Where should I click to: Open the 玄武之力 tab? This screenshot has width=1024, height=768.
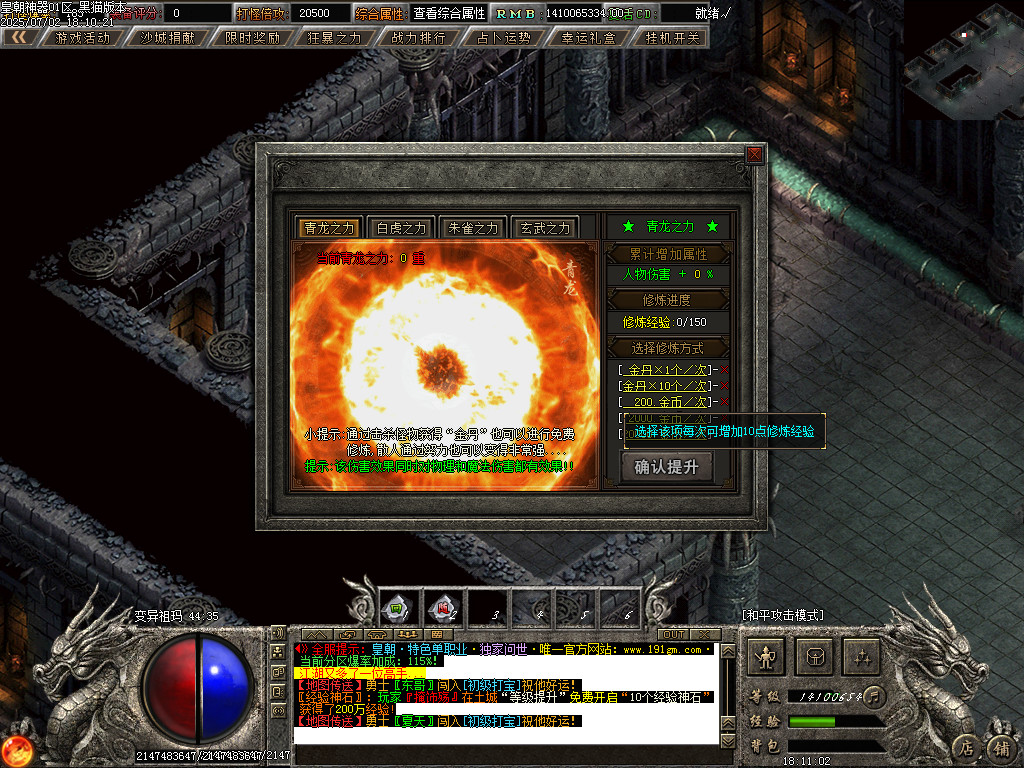pyautogui.click(x=544, y=228)
